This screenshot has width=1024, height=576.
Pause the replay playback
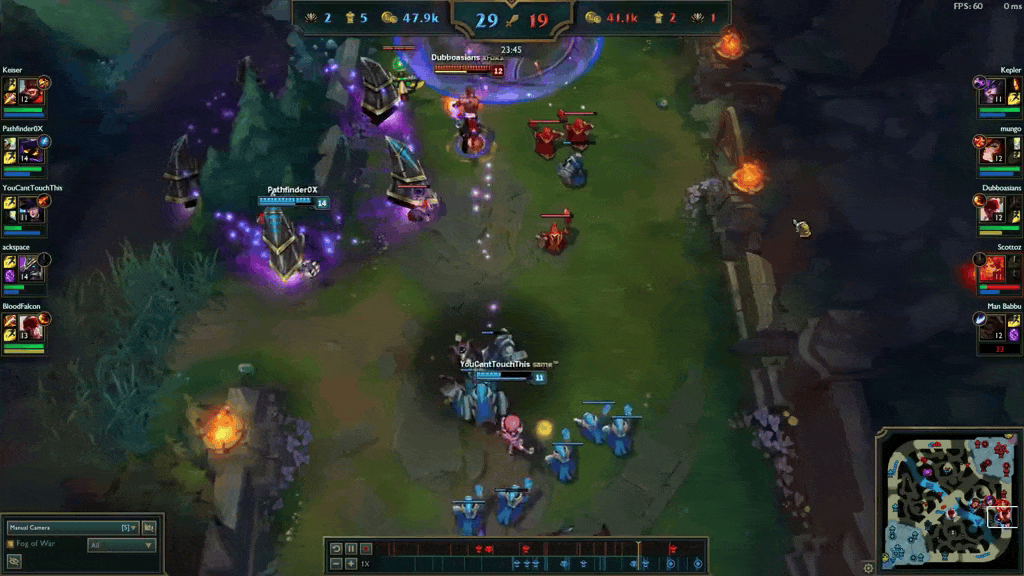(351, 549)
